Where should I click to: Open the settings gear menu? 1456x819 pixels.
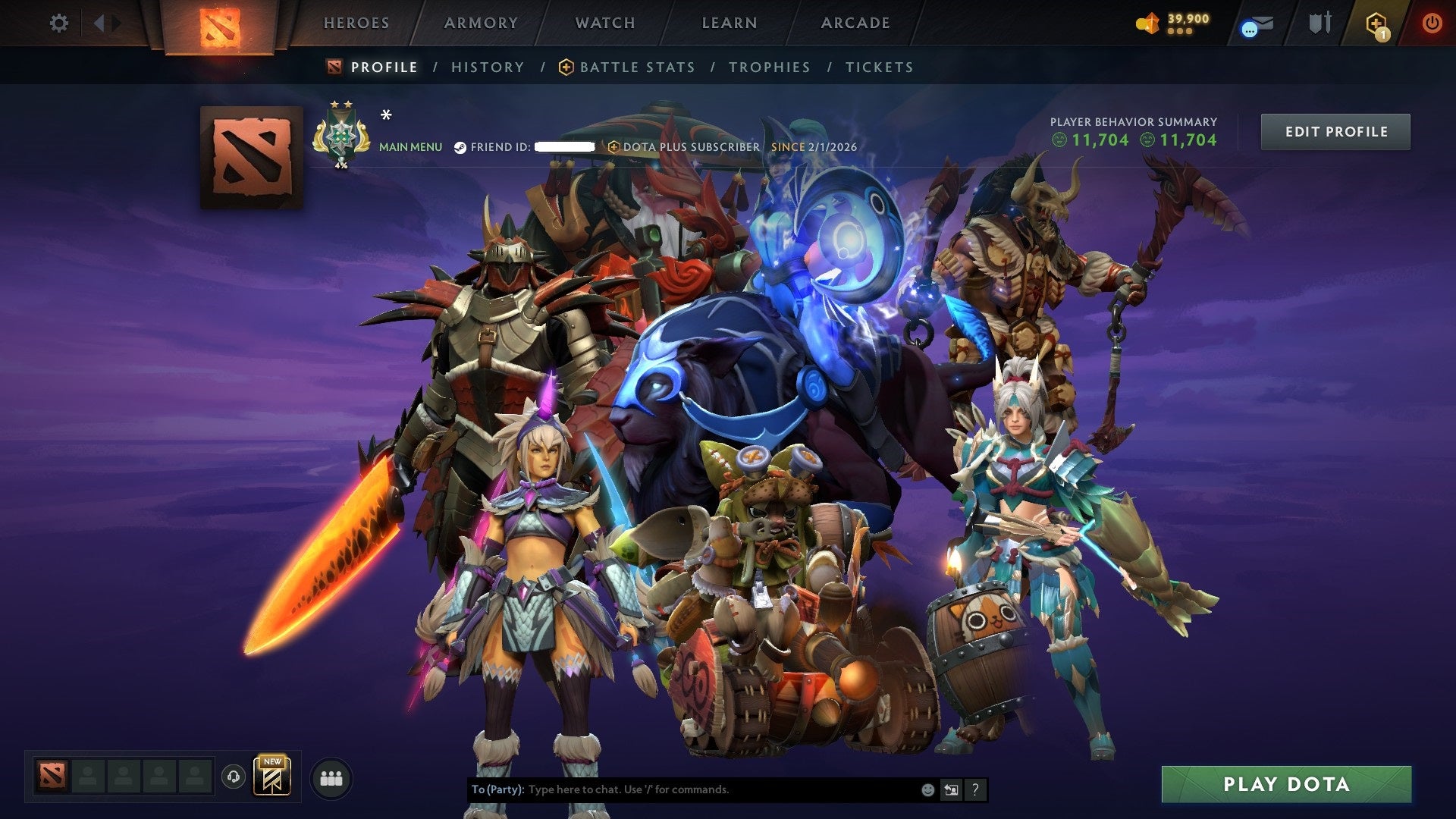coord(58,23)
